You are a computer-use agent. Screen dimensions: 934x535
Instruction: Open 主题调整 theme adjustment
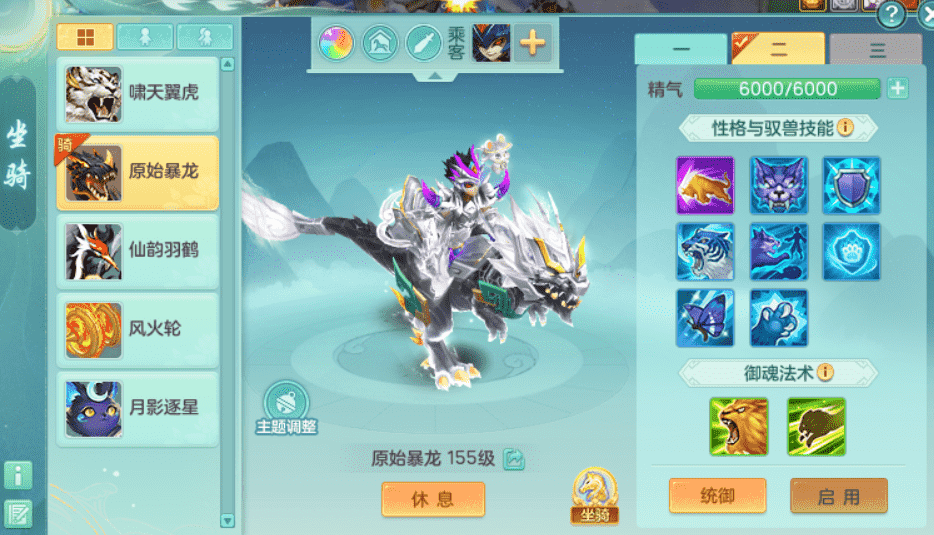point(286,409)
